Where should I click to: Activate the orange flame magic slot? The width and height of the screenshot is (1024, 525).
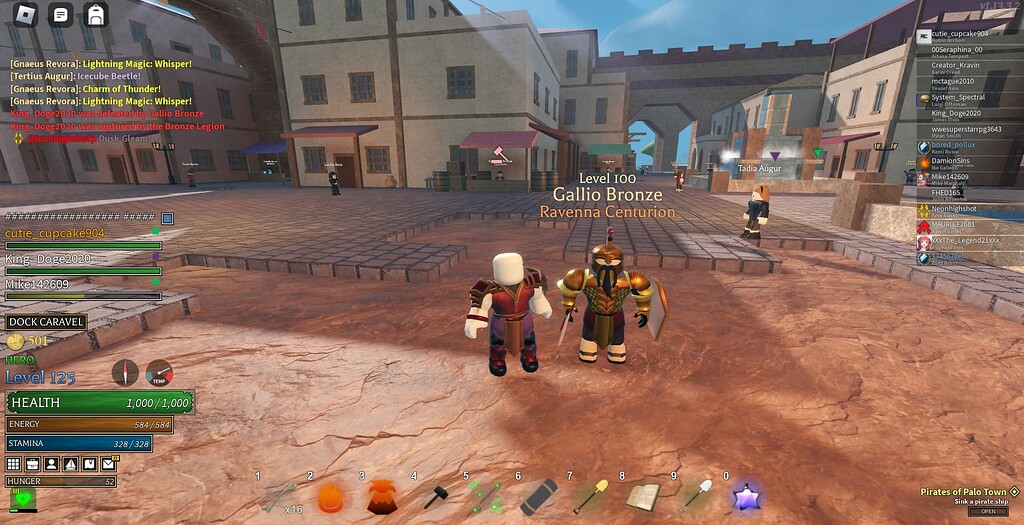click(329, 496)
